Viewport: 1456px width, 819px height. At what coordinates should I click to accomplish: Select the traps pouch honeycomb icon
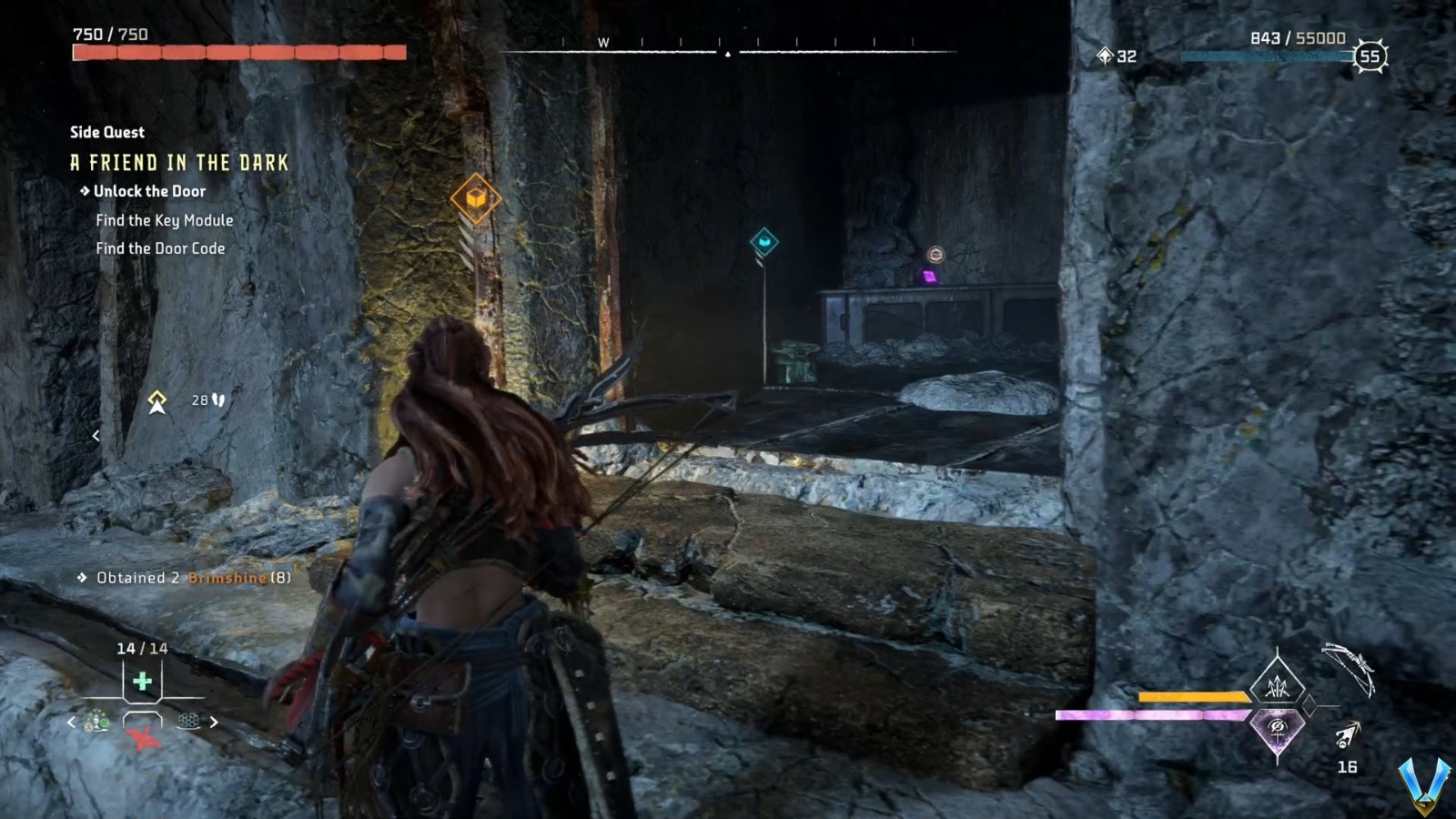(x=189, y=721)
